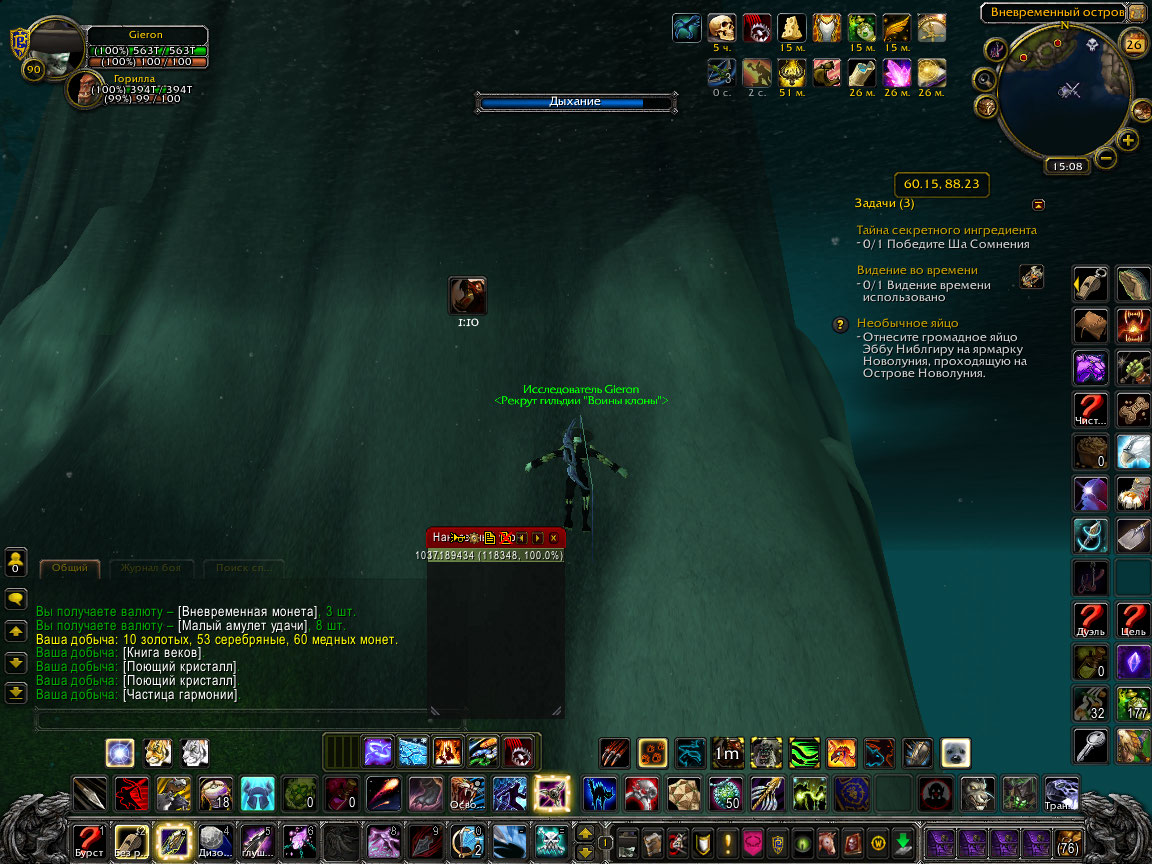Activate the Бурст macro on the action bar
1152x864 pixels.
point(89,840)
